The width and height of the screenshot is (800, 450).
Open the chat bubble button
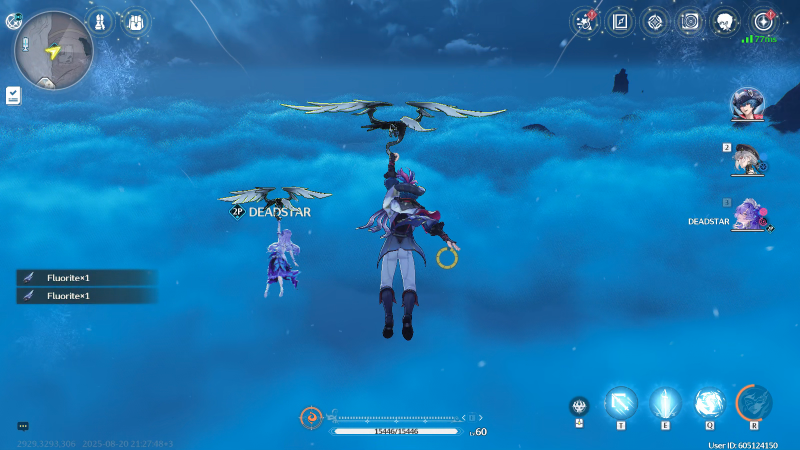pyautogui.click(x=23, y=426)
